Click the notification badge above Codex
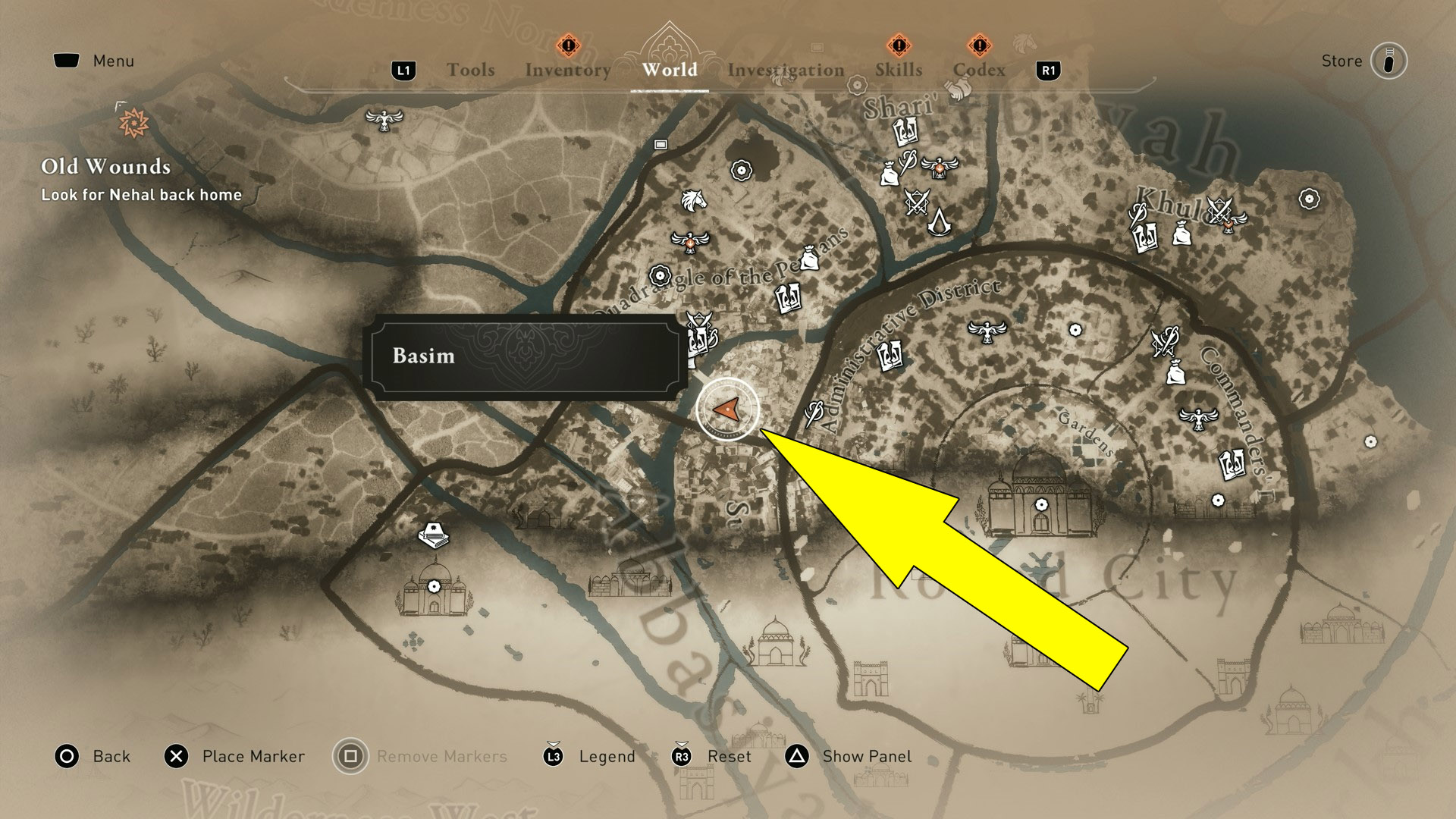The width and height of the screenshot is (1456, 819). [980, 45]
